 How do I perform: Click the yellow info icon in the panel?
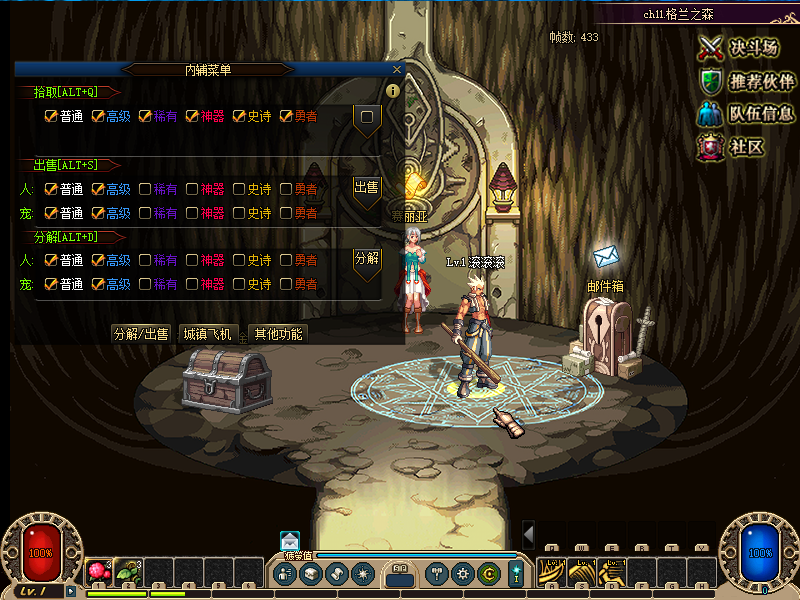coord(393,91)
